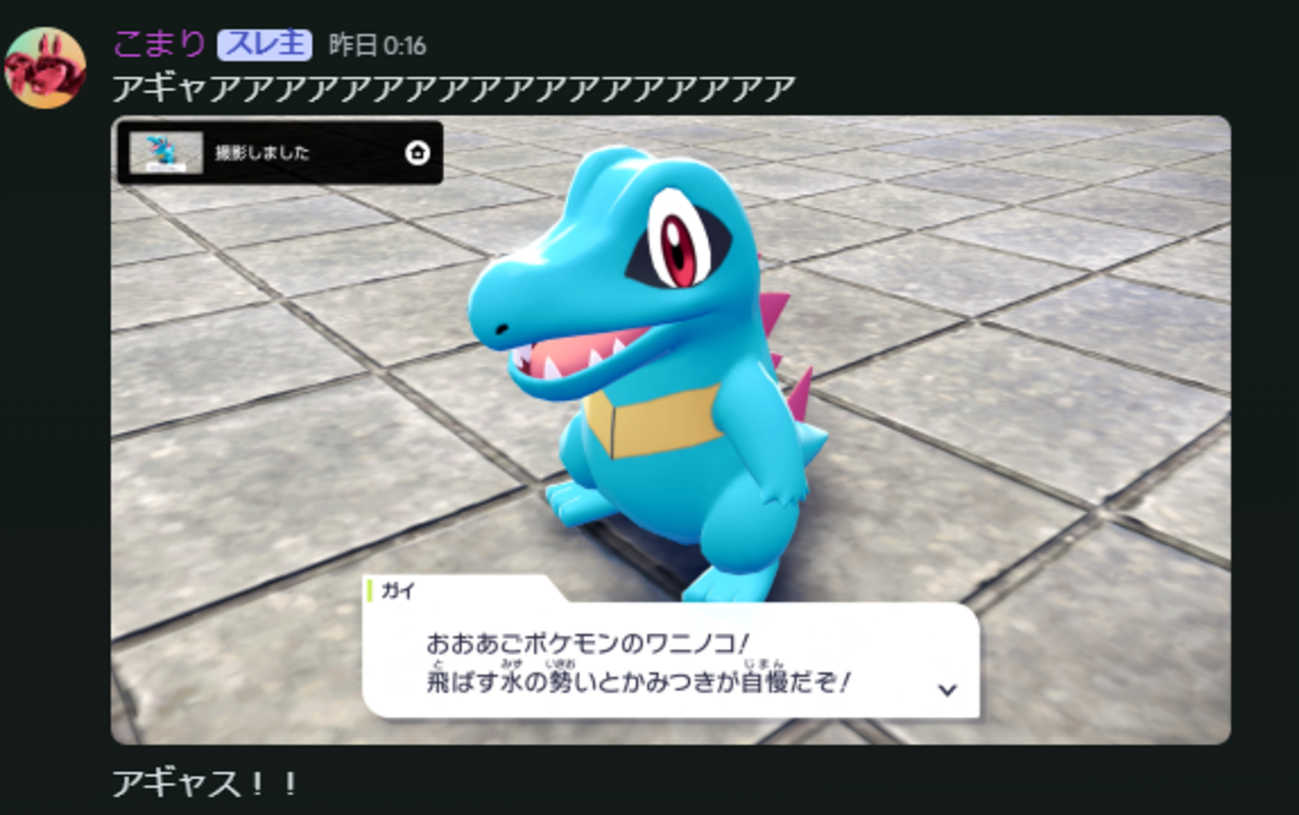Open こまり's profile avatar
The height and width of the screenshot is (815, 1299).
[45, 67]
